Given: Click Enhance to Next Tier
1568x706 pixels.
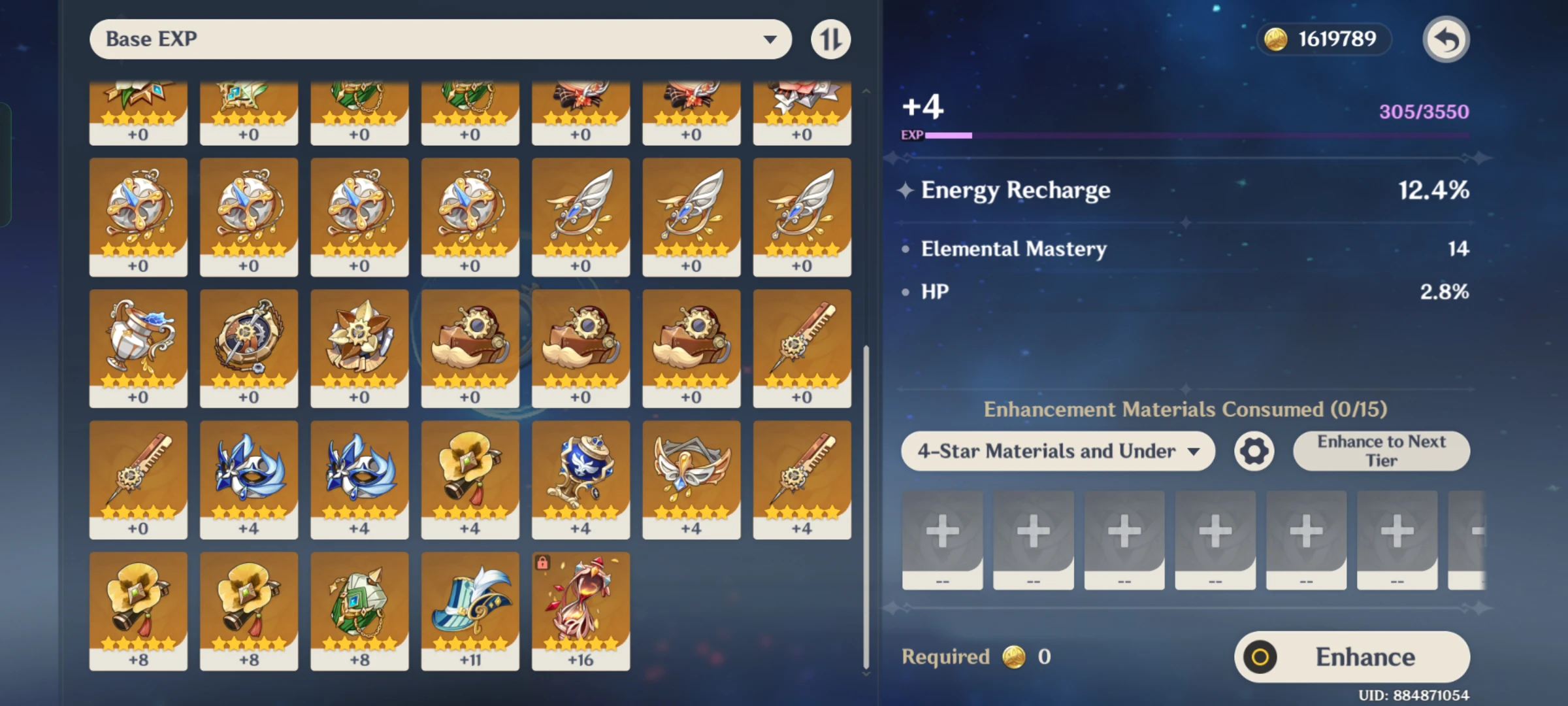Looking at the screenshot, I should pos(1380,450).
